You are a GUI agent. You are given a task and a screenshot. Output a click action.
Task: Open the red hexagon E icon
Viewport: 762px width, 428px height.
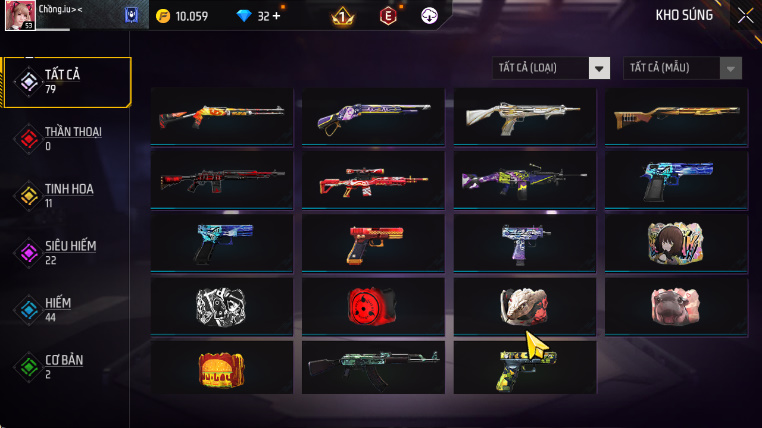[388, 16]
